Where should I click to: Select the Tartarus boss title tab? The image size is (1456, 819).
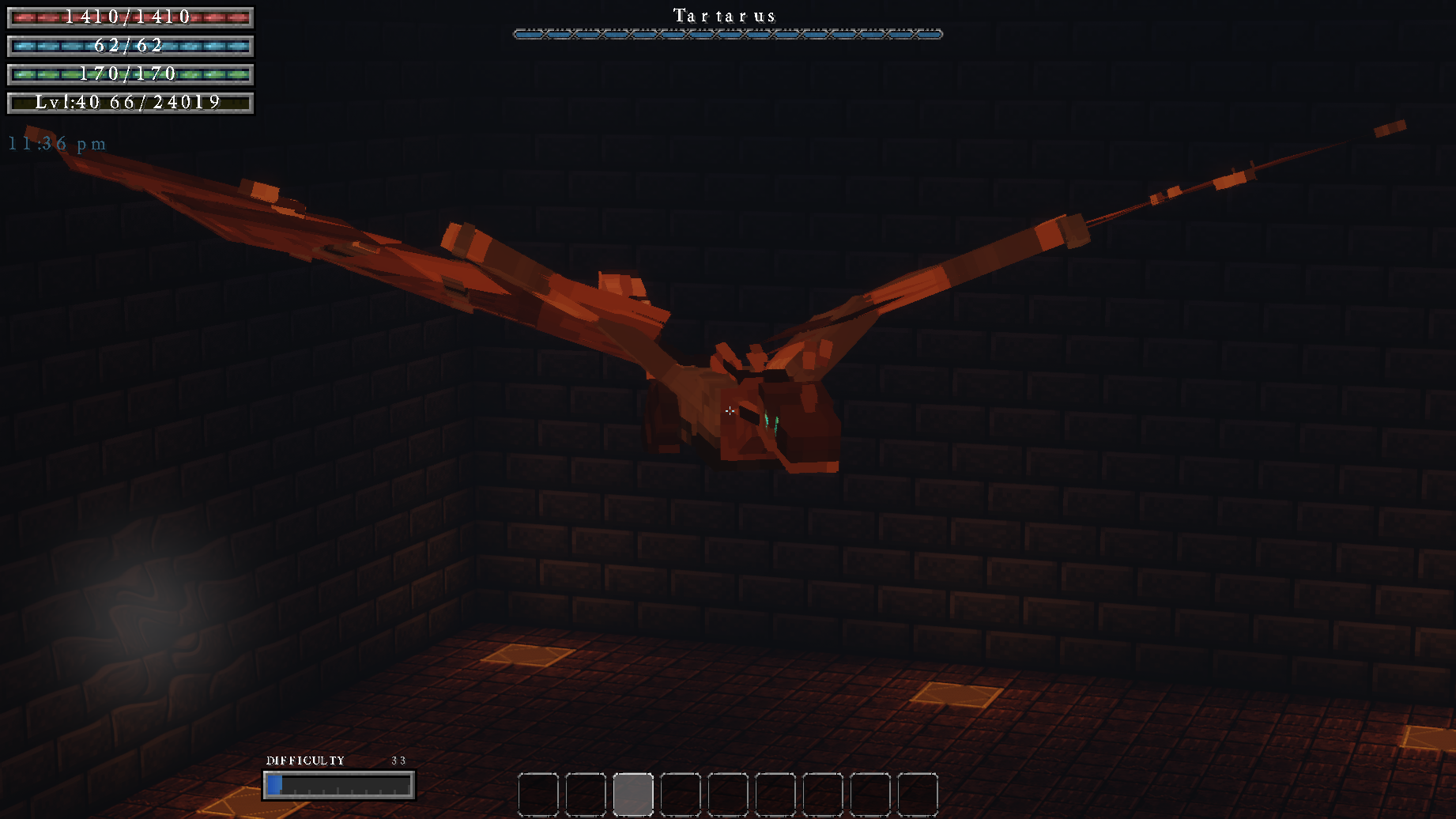click(723, 15)
